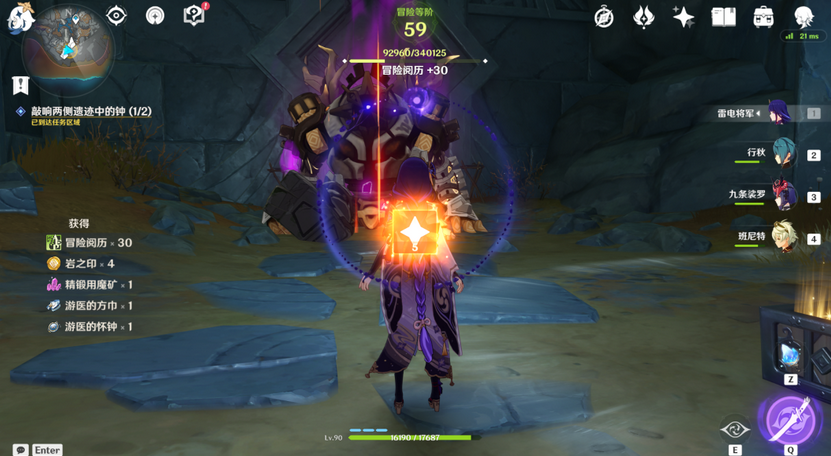The image size is (831, 456).
Task: Switch to party member 九条裟罗
Action: [x=783, y=196]
